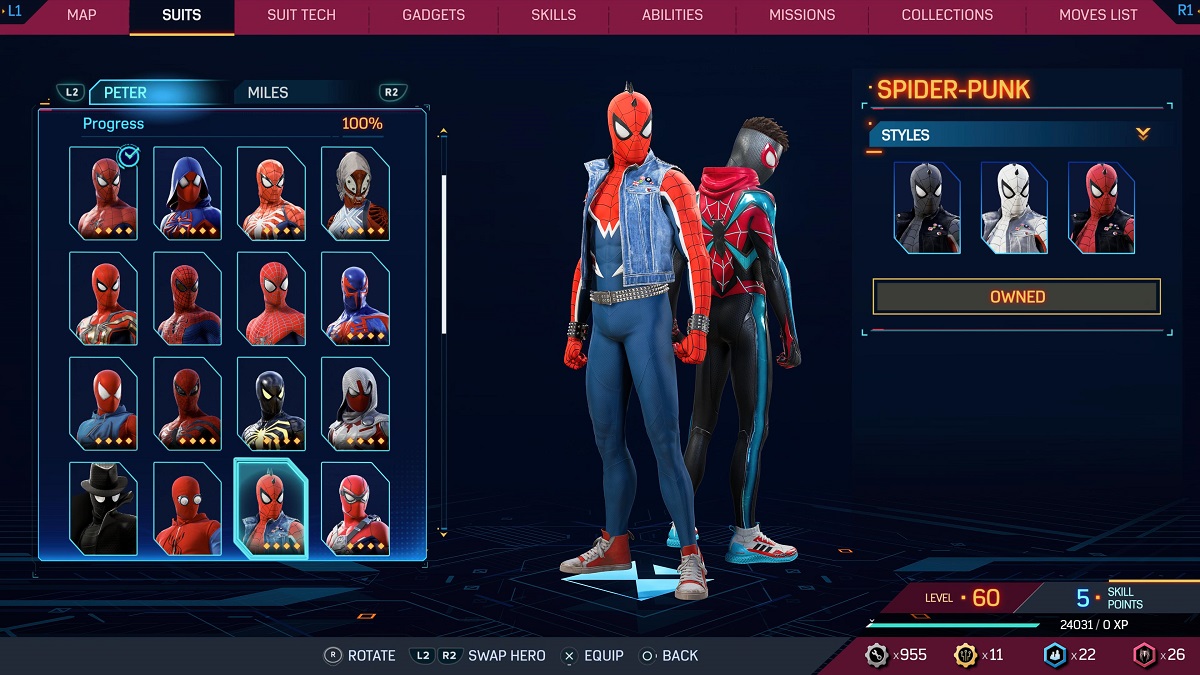Screen dimensions: 1200x675
Task: Pick the Spider-Man Noir fedora suit
Action: (103, 508)
